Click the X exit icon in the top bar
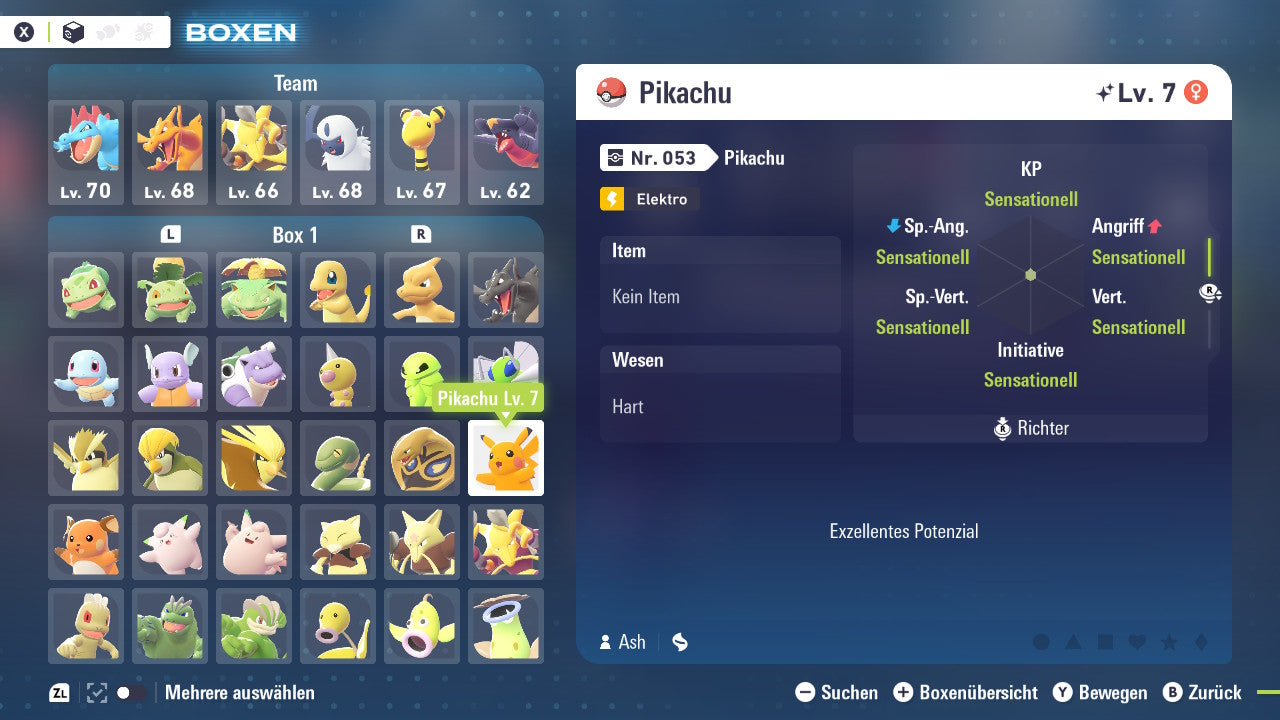 coord(24,31)
